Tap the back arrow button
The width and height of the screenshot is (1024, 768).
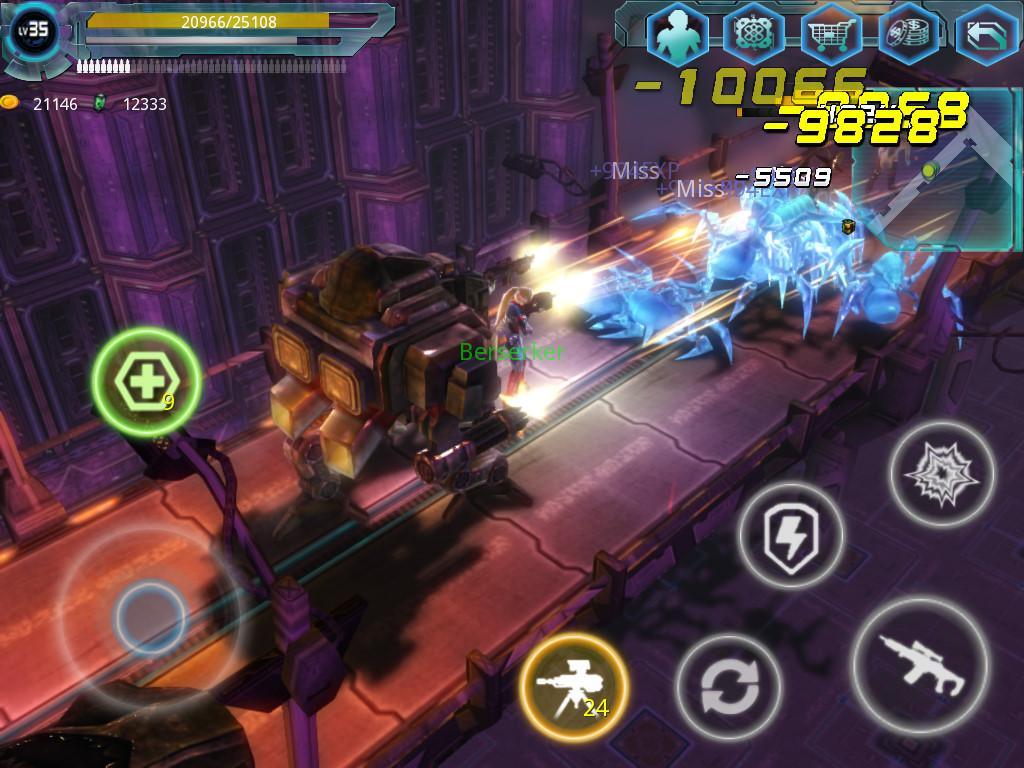pyautogui.click(x=985, y=35)
